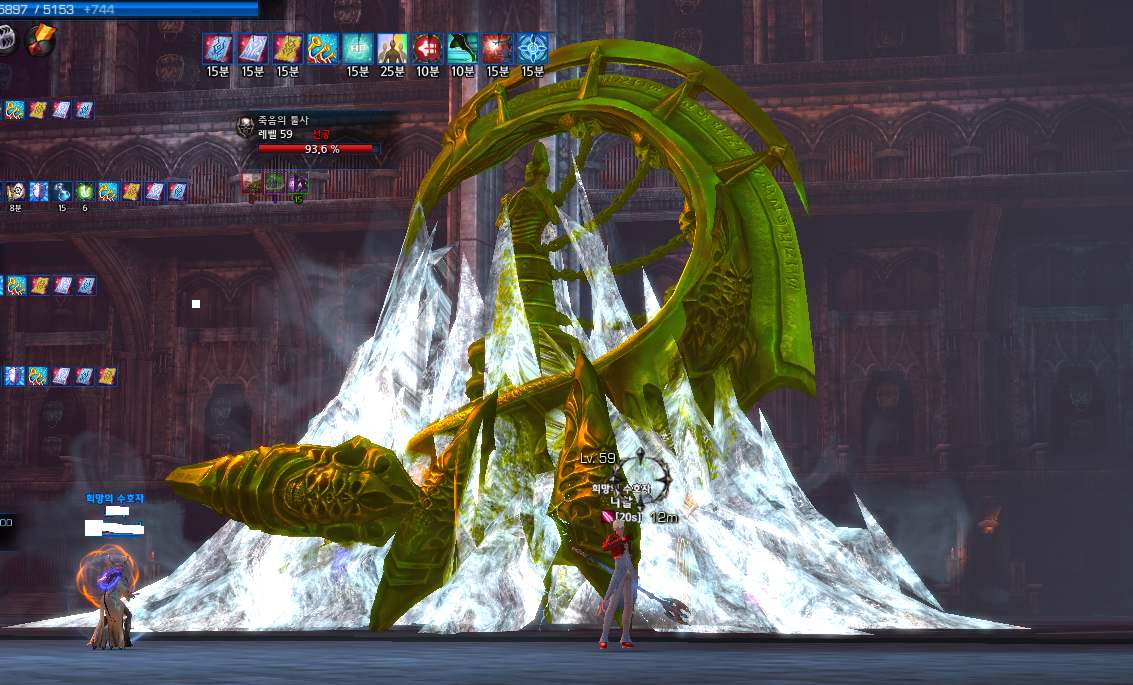Click the yellow scroll buff in top row
Viewport: 1133px width, 685px height.
pos(288,48)
